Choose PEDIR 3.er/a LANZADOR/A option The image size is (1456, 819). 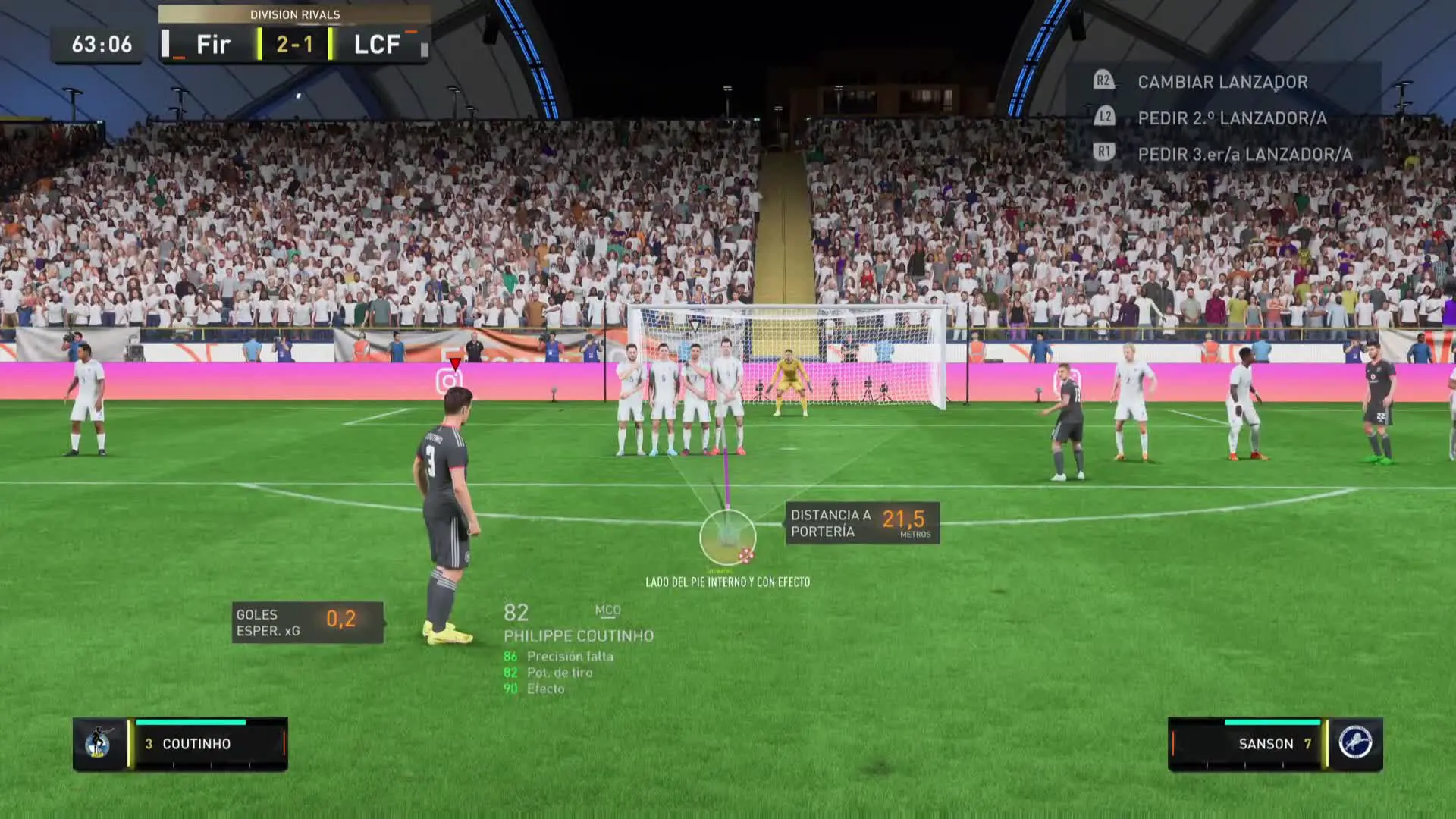coord(1244,155)
